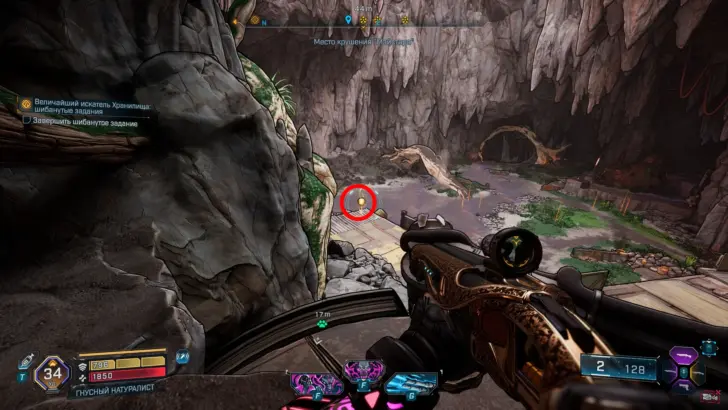Open the tracked vault hunter quest entry
Screen dimensions: 728x410
coord(85,104)
